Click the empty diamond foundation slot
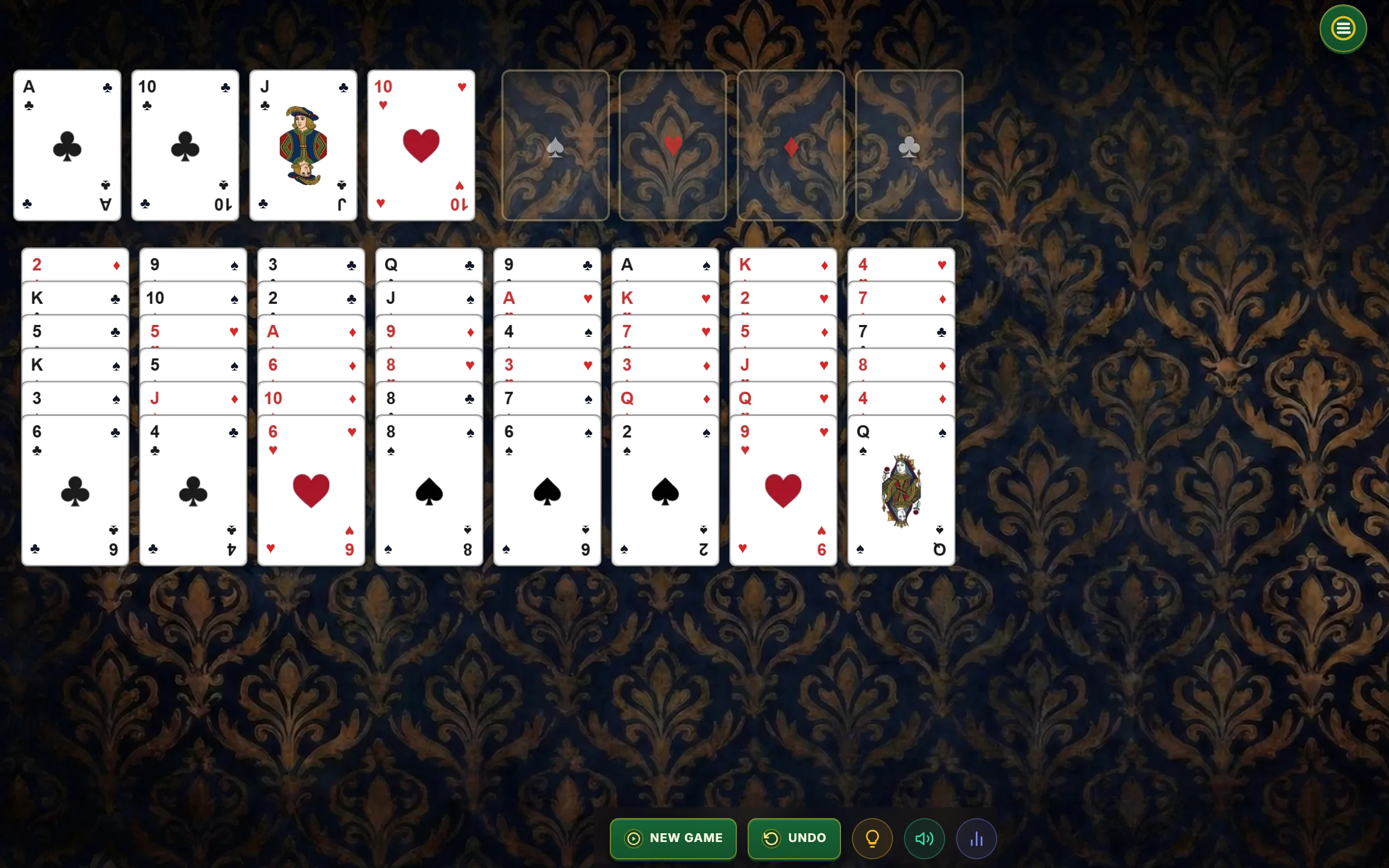 pyautogui.click(x=791, y=145)
